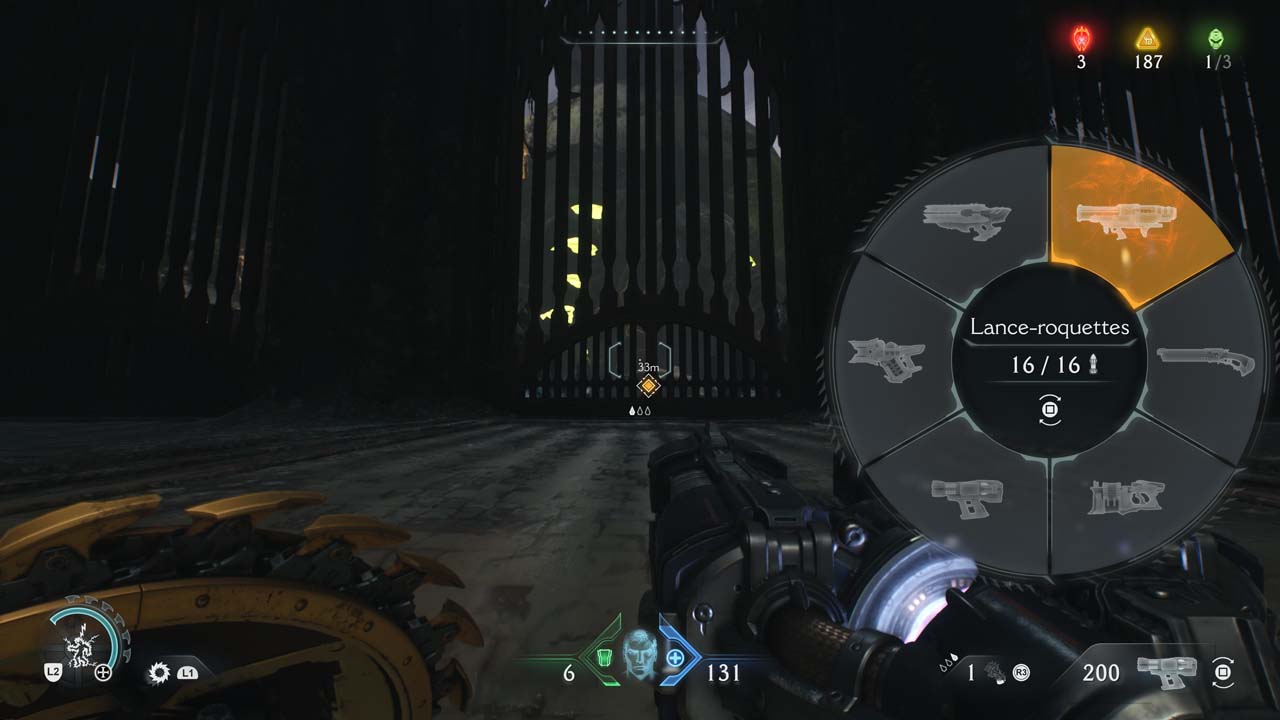Choose the long rifle with underslung grip
Screen dimensions: 1280x720
966,221
